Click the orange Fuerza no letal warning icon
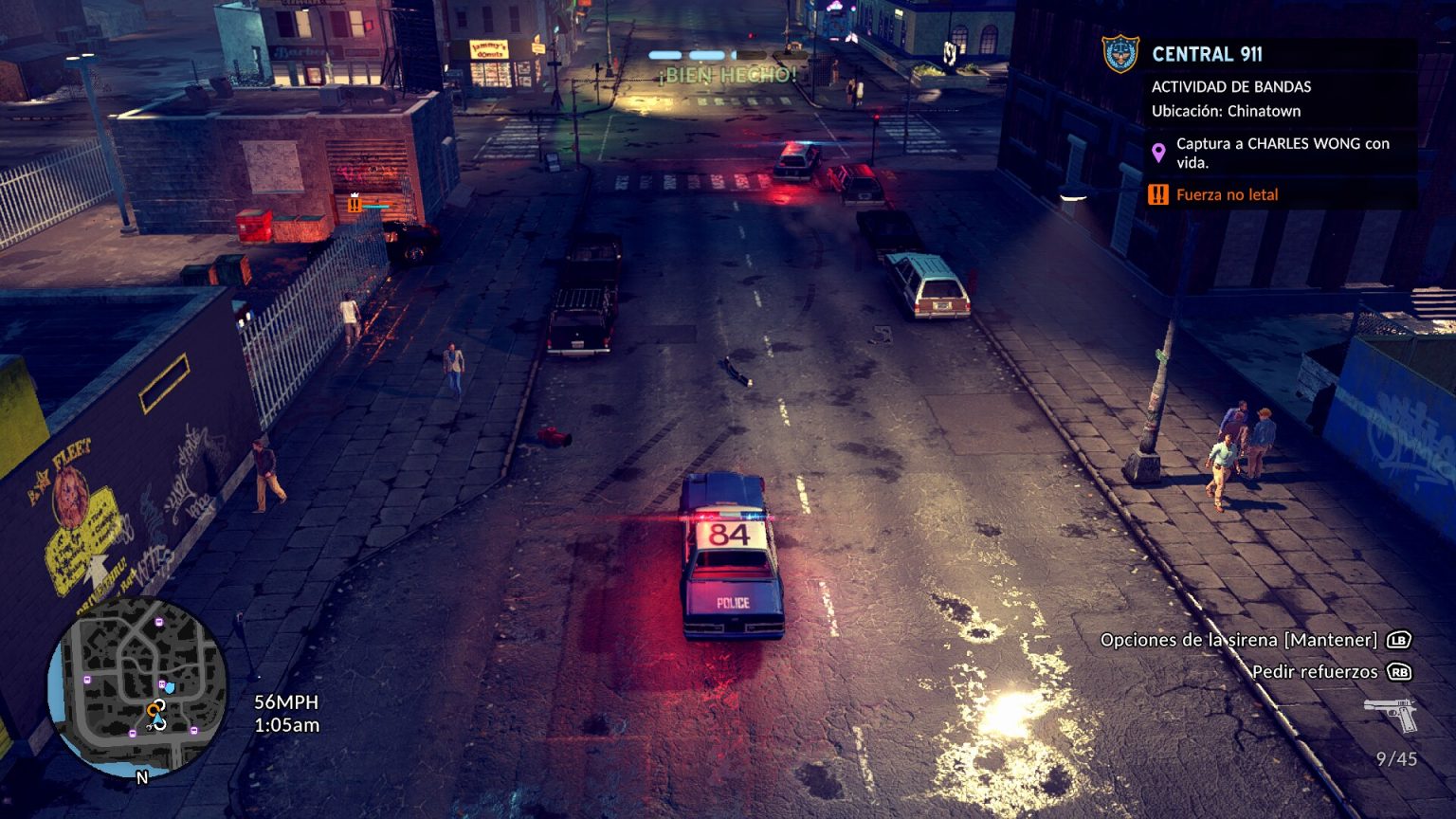Screen dimensions: 1456x819 tap(1156, 195)
